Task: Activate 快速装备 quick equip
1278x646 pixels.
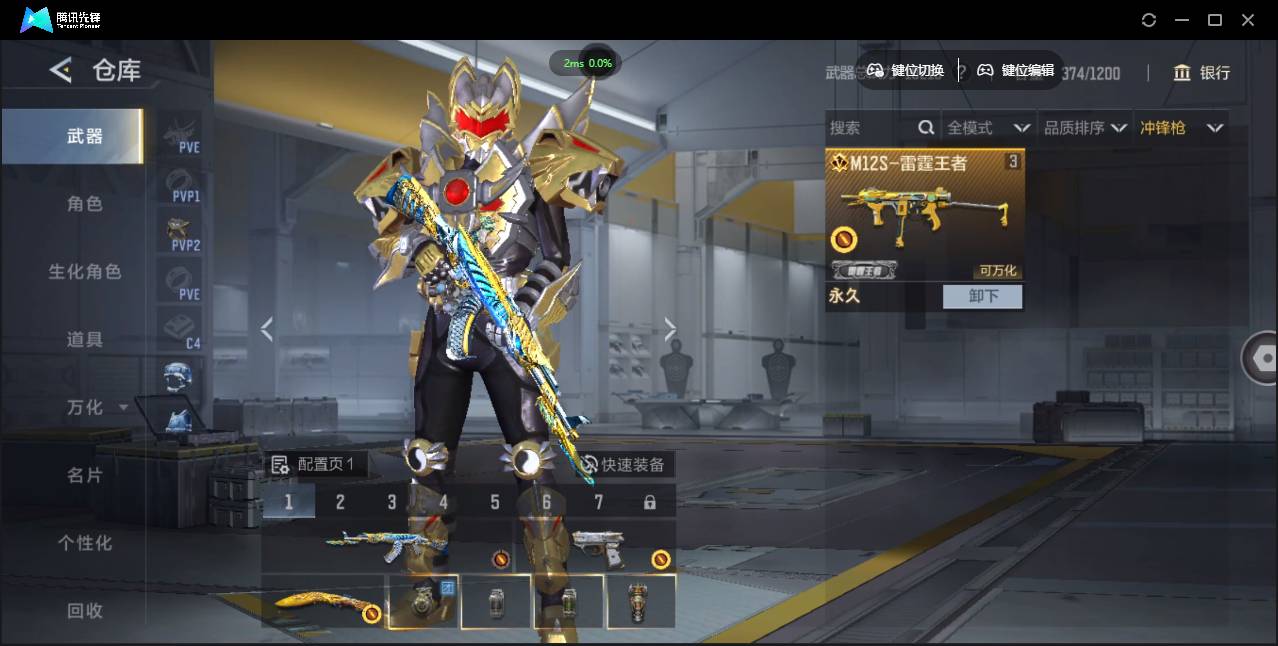Action: (x=622, y=465)
